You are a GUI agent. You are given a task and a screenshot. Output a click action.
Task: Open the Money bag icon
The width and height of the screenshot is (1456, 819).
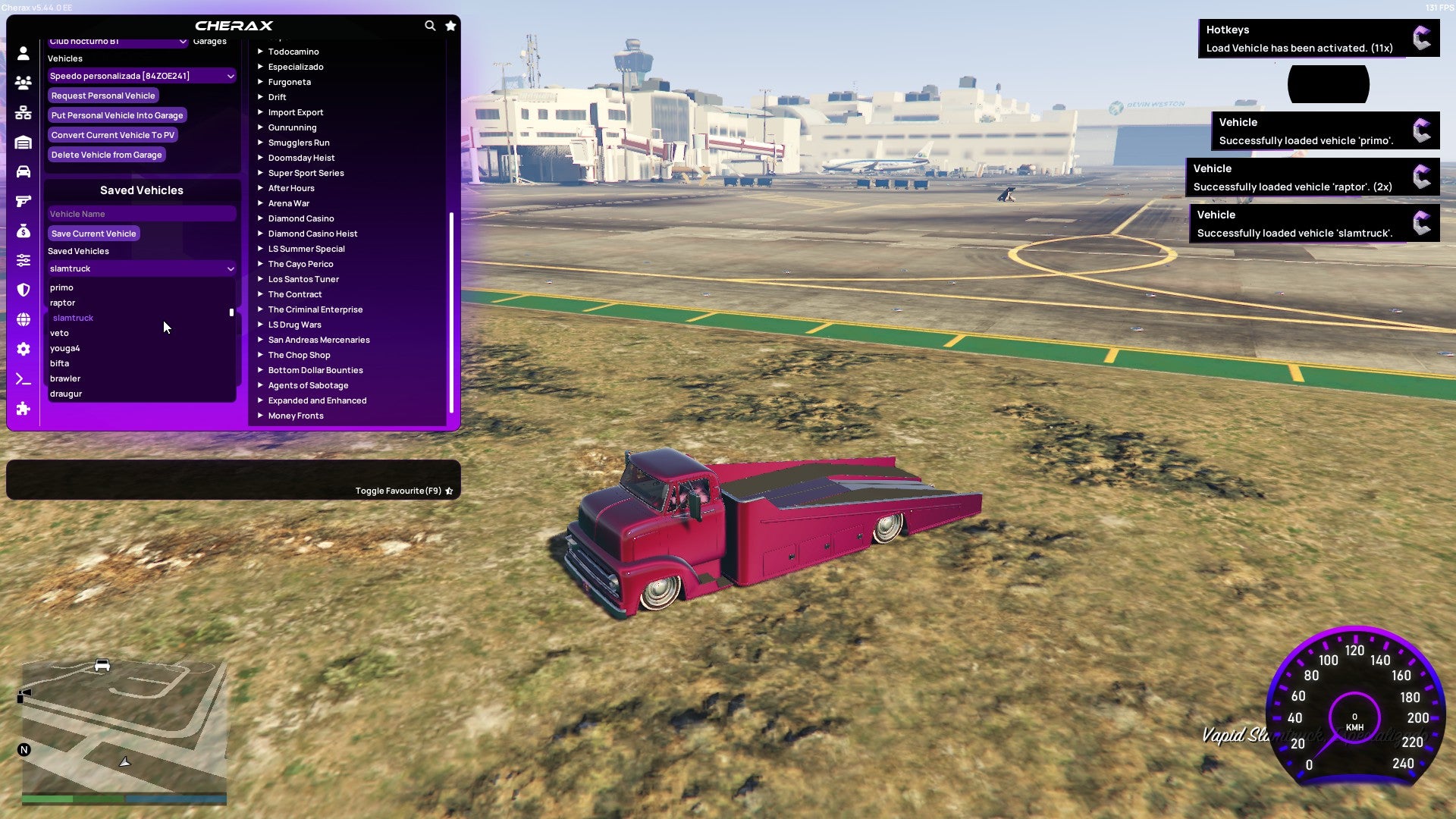[23, 232]
